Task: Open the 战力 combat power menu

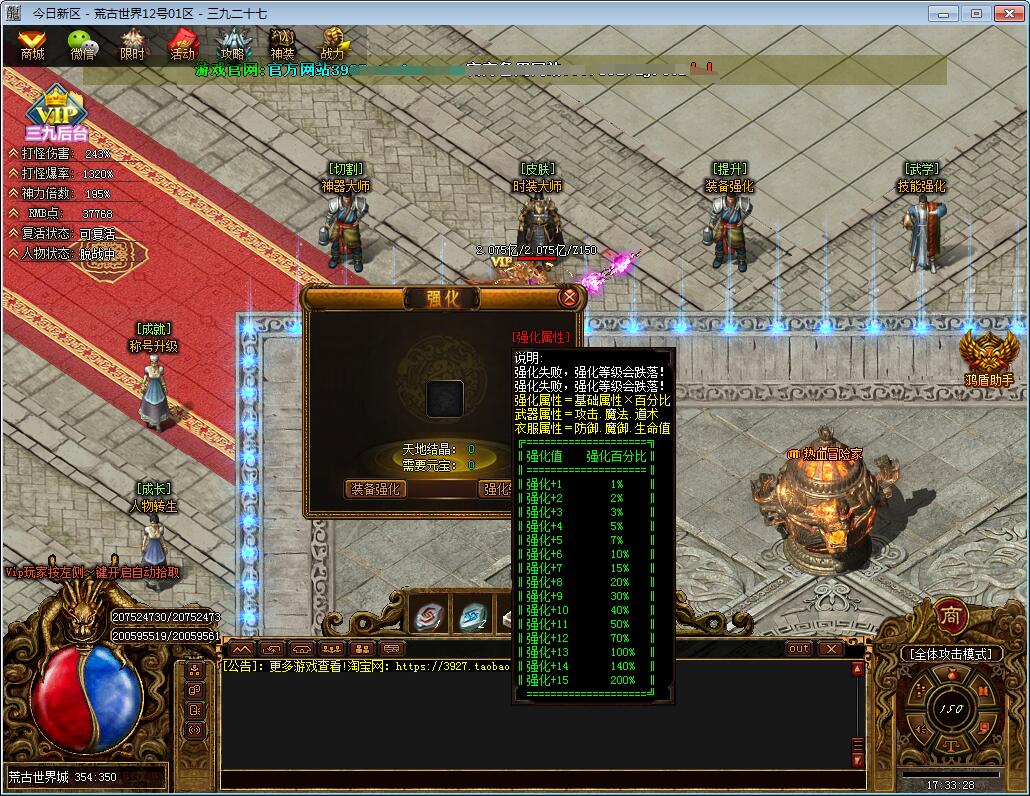Action: (x=333, y=43)
